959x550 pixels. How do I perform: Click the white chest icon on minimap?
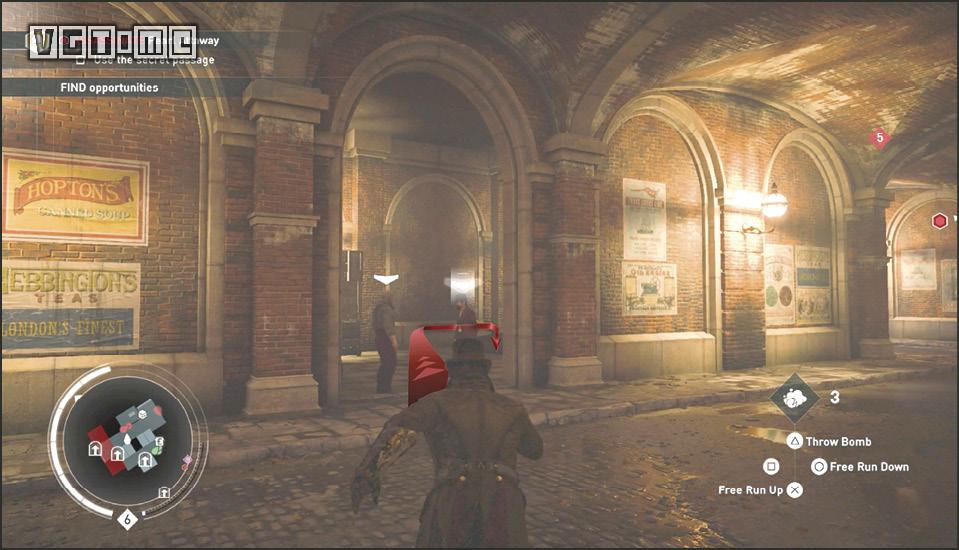(143, 413)
